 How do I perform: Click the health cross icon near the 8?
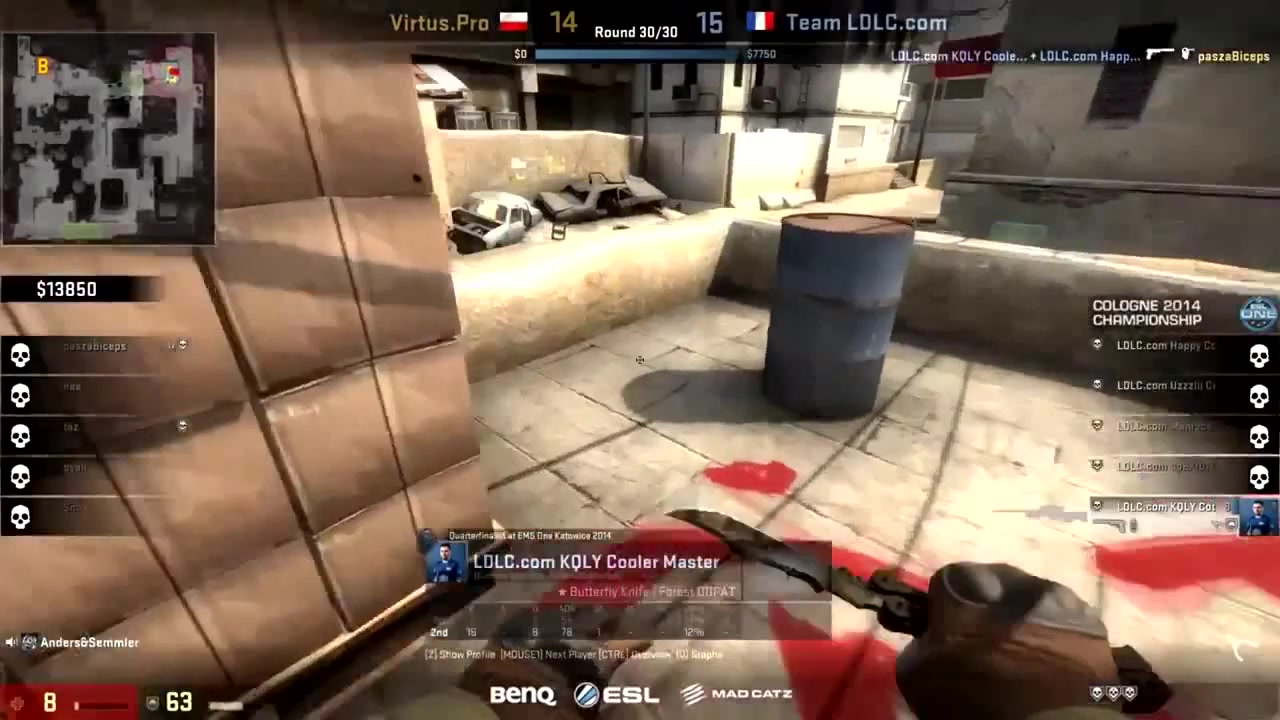coord(18,703)
